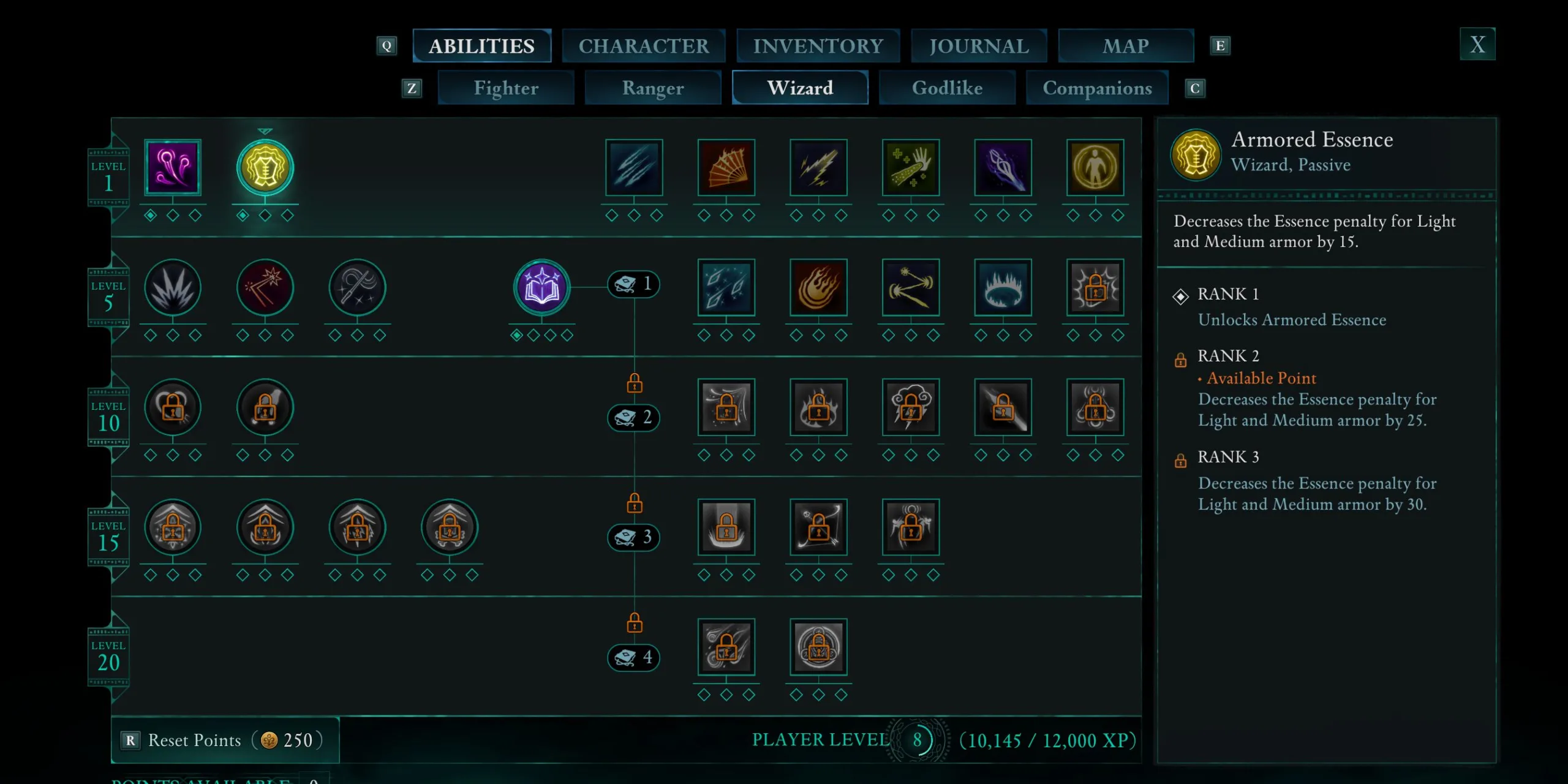Select the blue ring of ice spell
This screenshot has width=1568, height=784.
point(1003,287)
